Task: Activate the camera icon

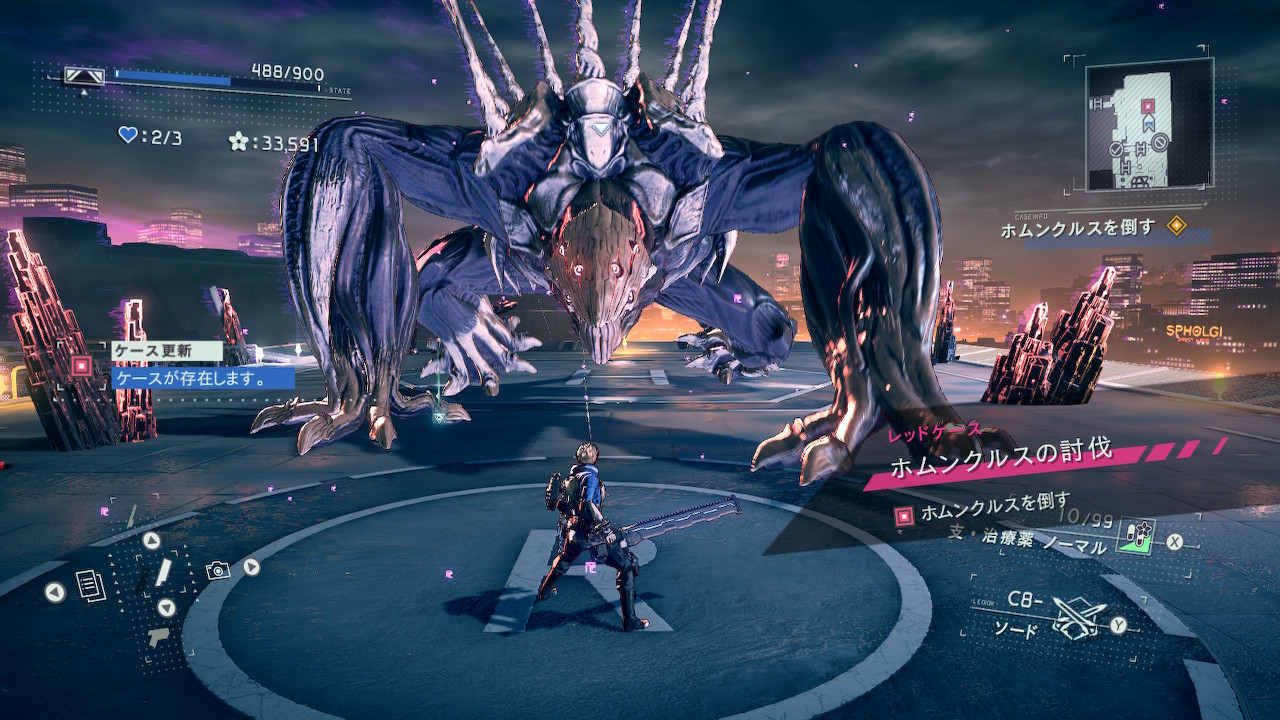Action: click(218, 570)
